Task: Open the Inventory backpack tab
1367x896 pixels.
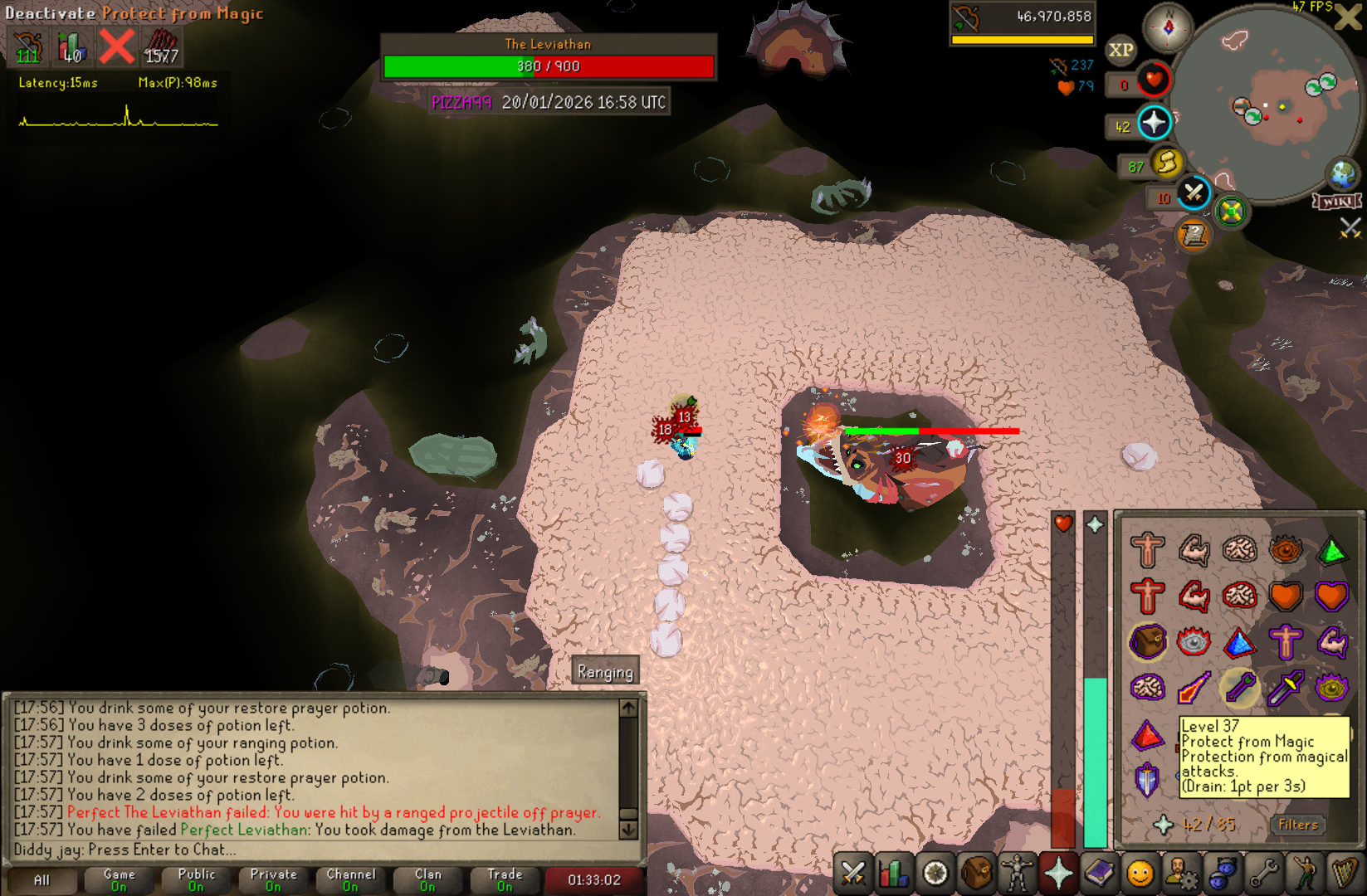Action: [977, 874]
